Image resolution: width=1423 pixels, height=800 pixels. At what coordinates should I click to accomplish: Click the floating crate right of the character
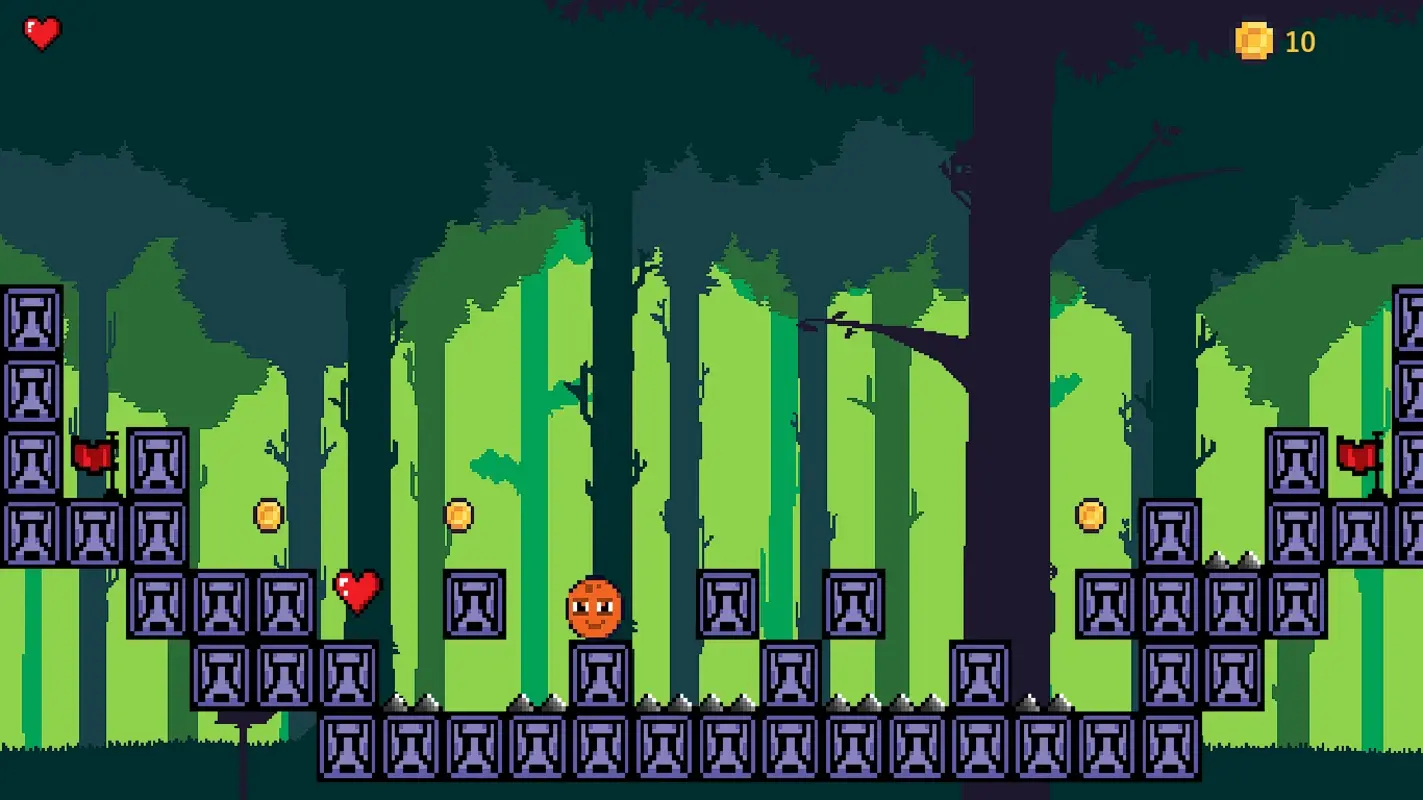pos(726,605)
